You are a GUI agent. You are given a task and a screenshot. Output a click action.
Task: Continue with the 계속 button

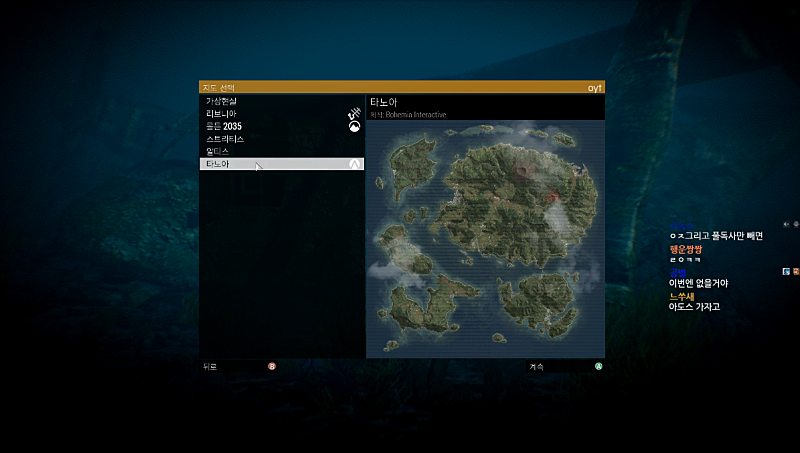tap(536, 366)
